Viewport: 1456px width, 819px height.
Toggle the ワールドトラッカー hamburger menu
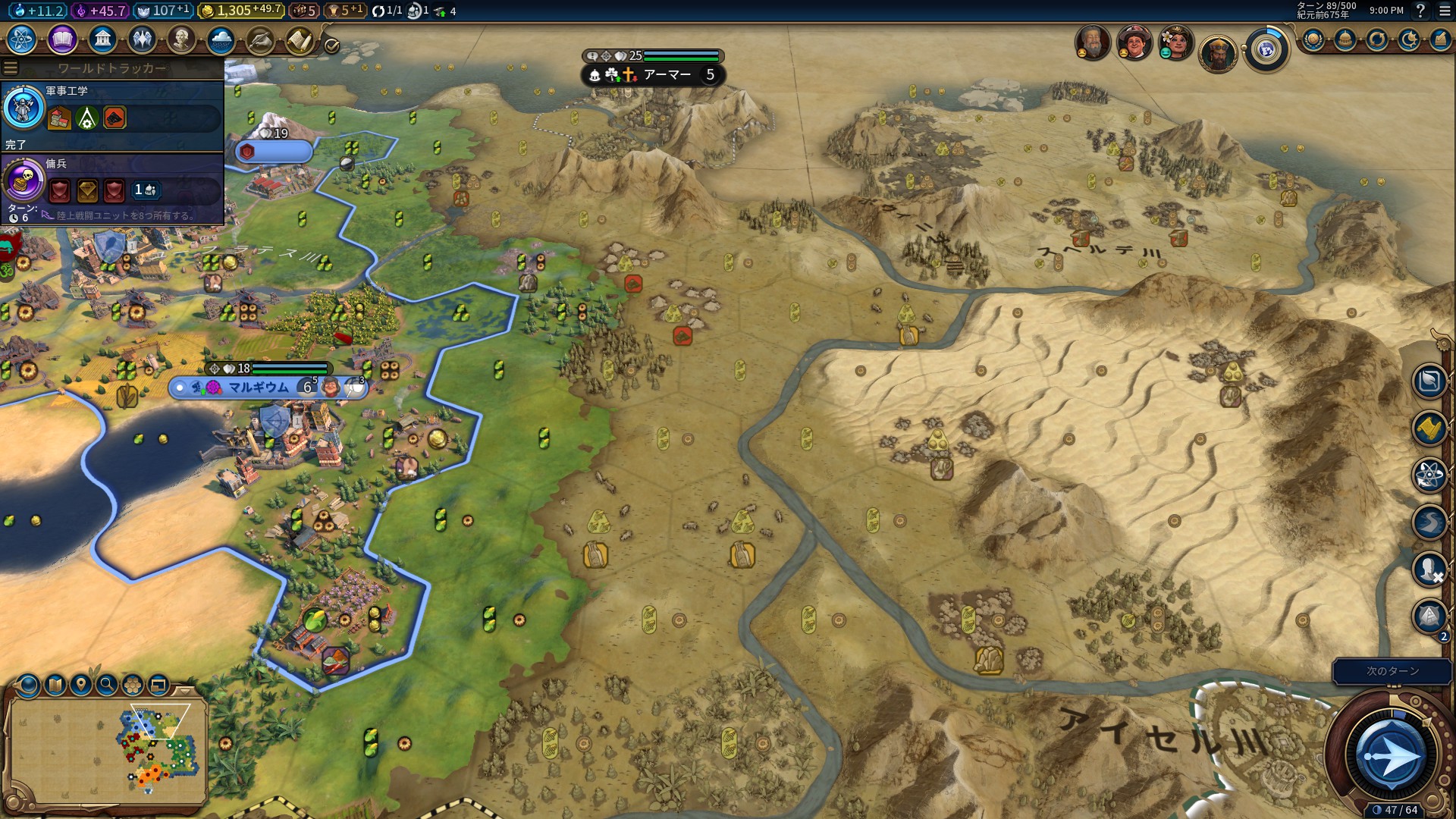pyautogui.click(x=11, y=68)
